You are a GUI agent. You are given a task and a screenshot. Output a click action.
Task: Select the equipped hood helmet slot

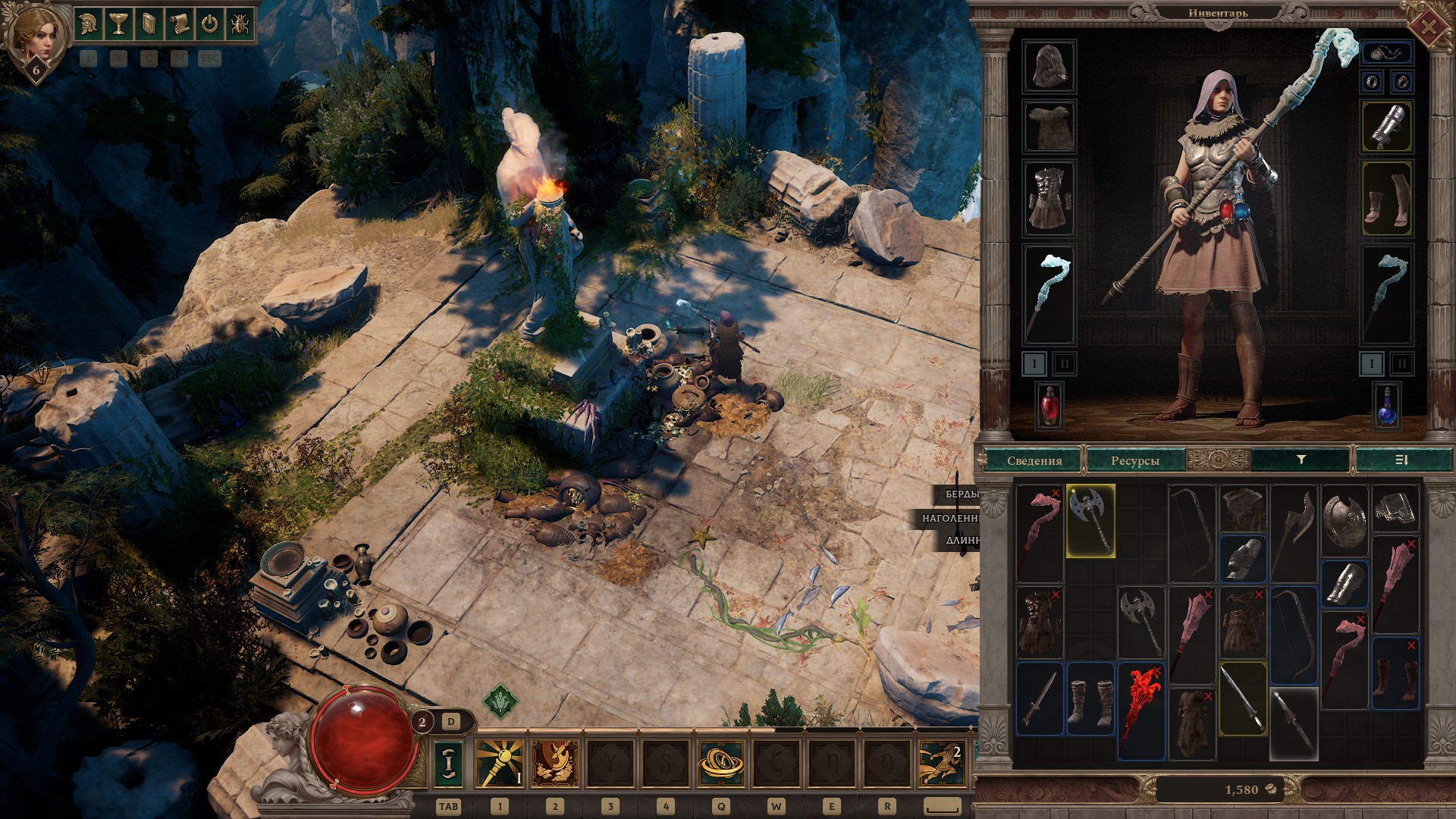[1050, 67]
